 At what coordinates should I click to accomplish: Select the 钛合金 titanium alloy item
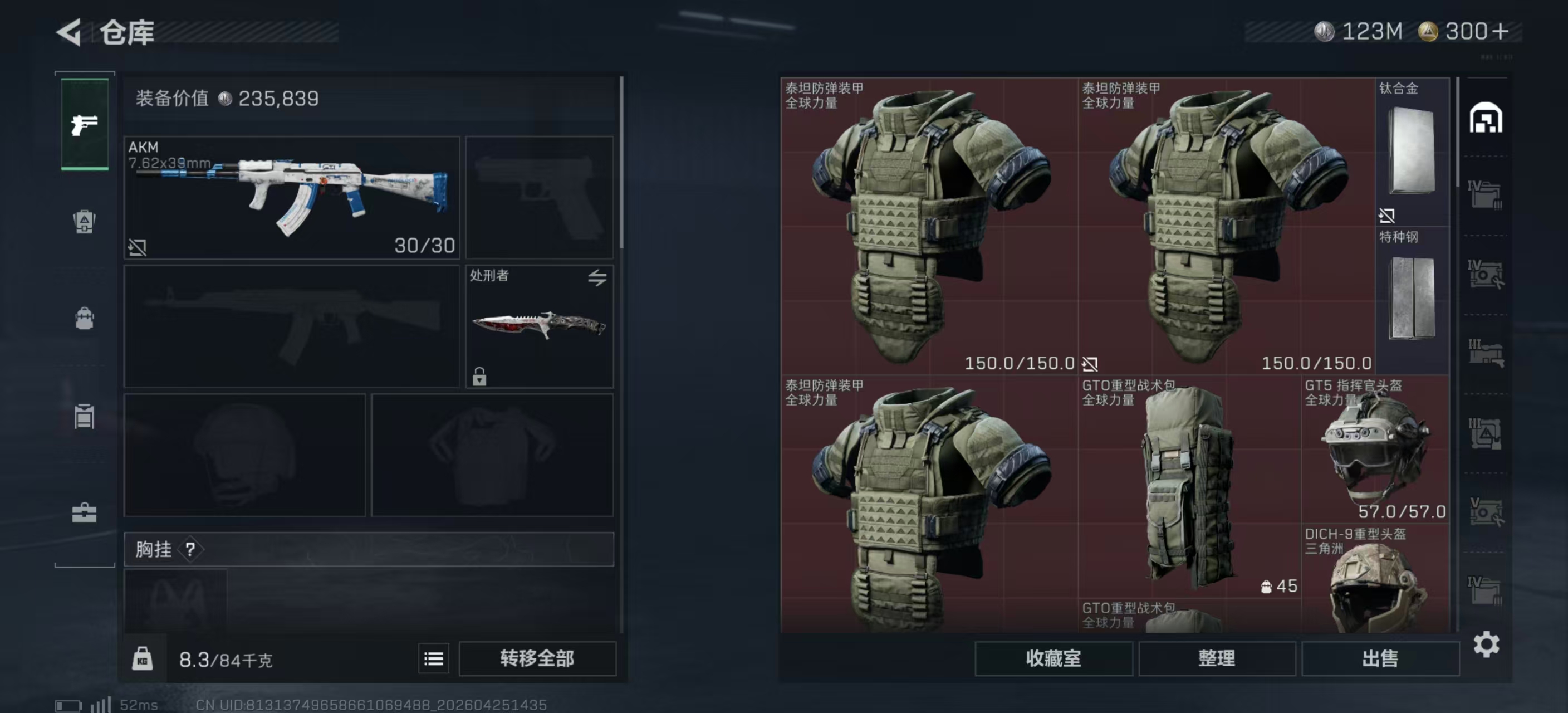1412,152
